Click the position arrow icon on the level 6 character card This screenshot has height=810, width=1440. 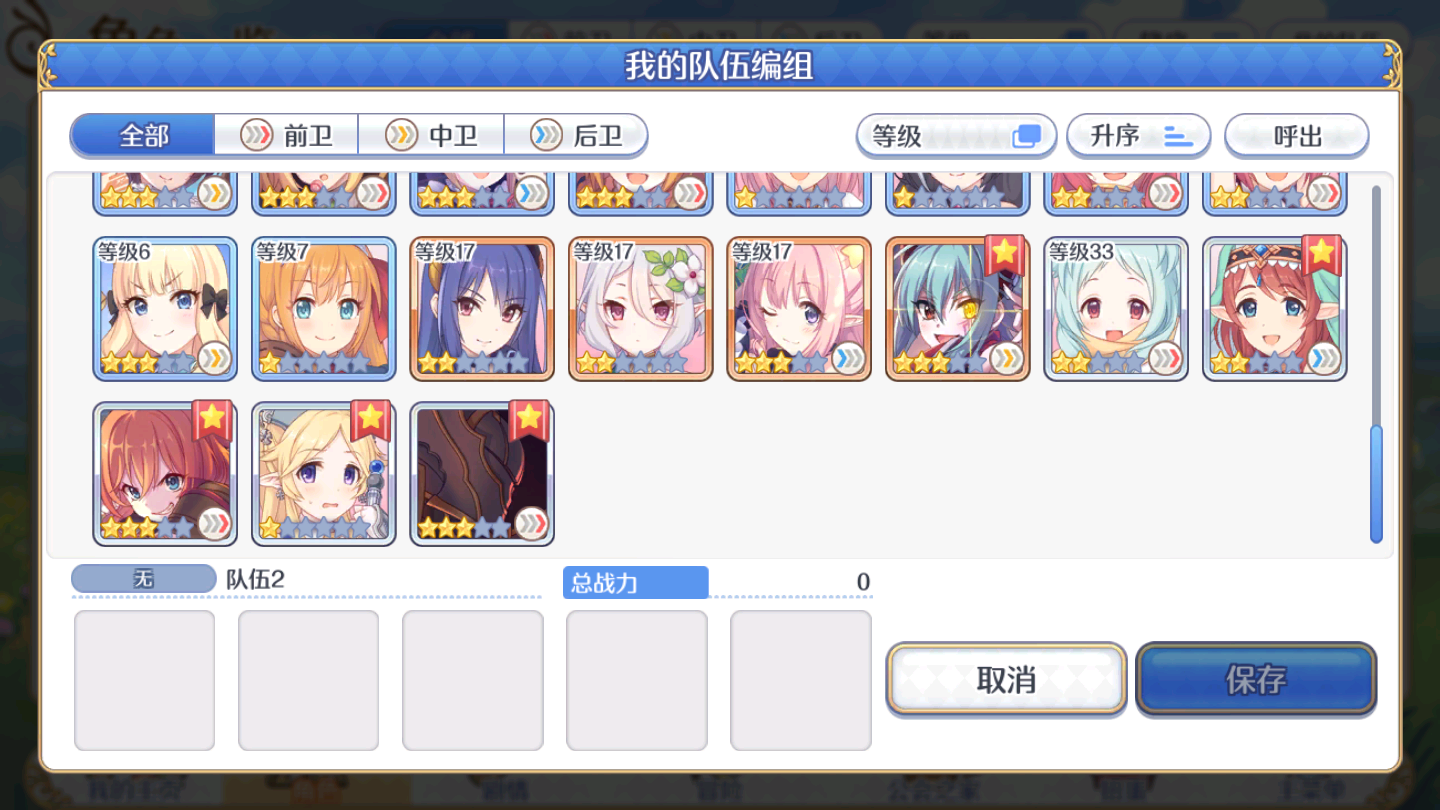click(211, 358)
